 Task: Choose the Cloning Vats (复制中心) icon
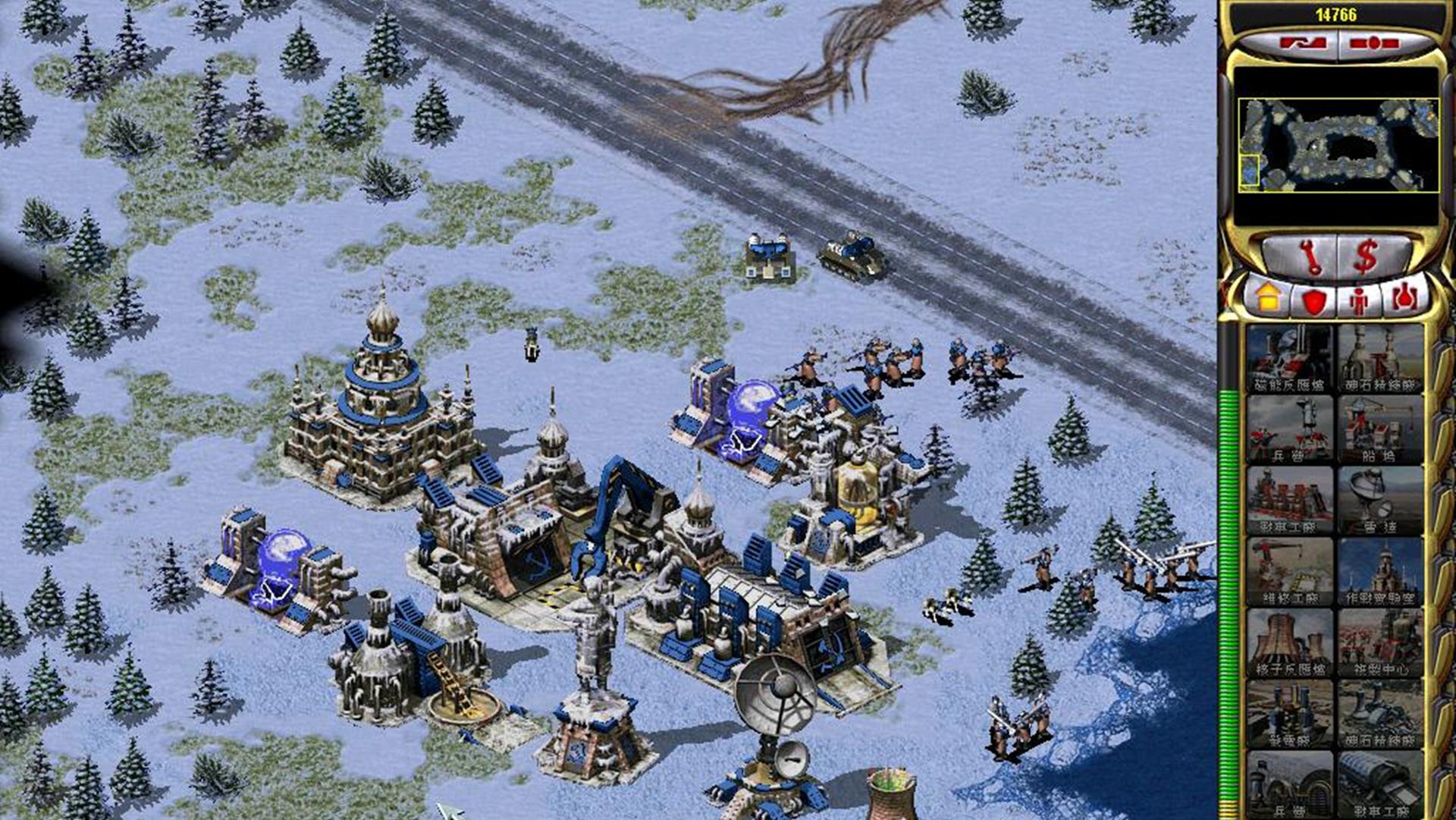tap(1379, 642)
